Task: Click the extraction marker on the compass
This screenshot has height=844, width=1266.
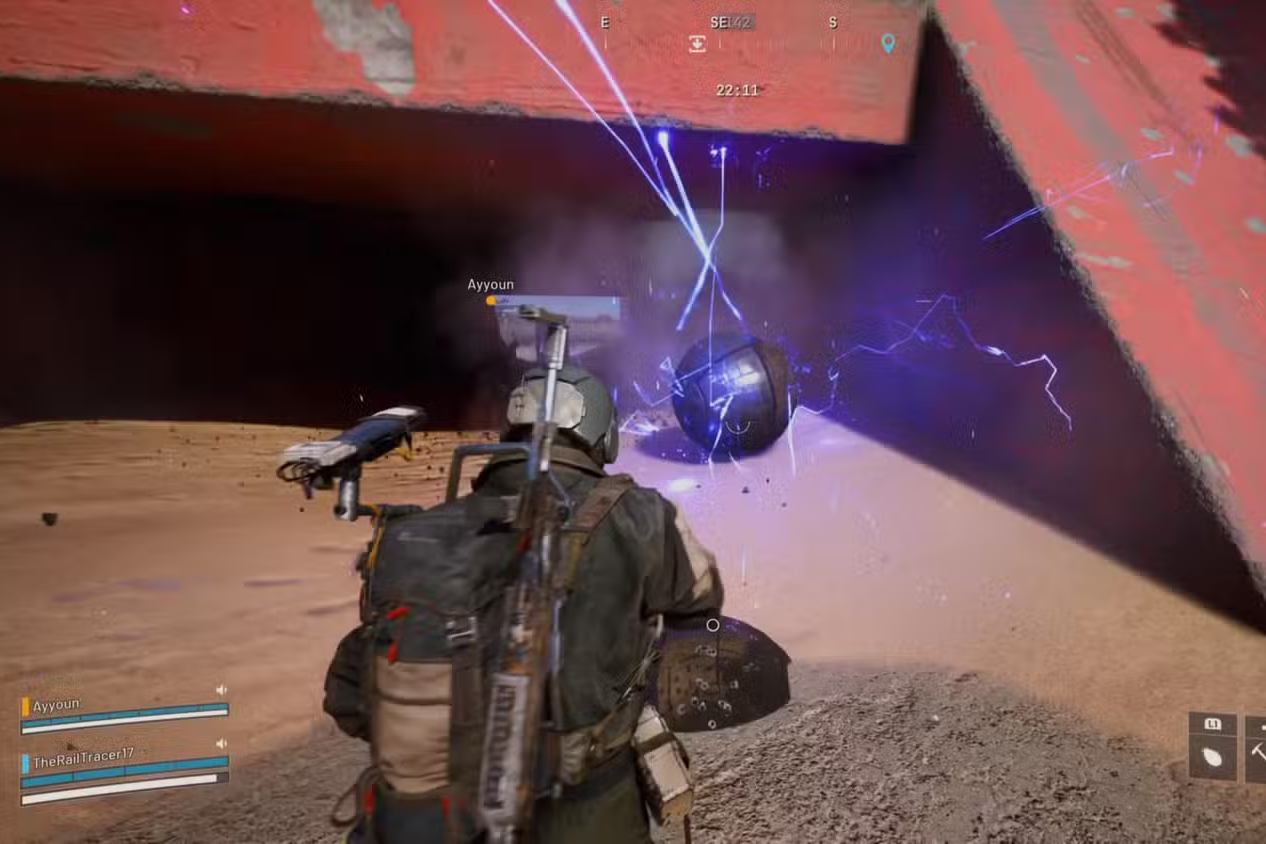Action: (x=697, y=43)
